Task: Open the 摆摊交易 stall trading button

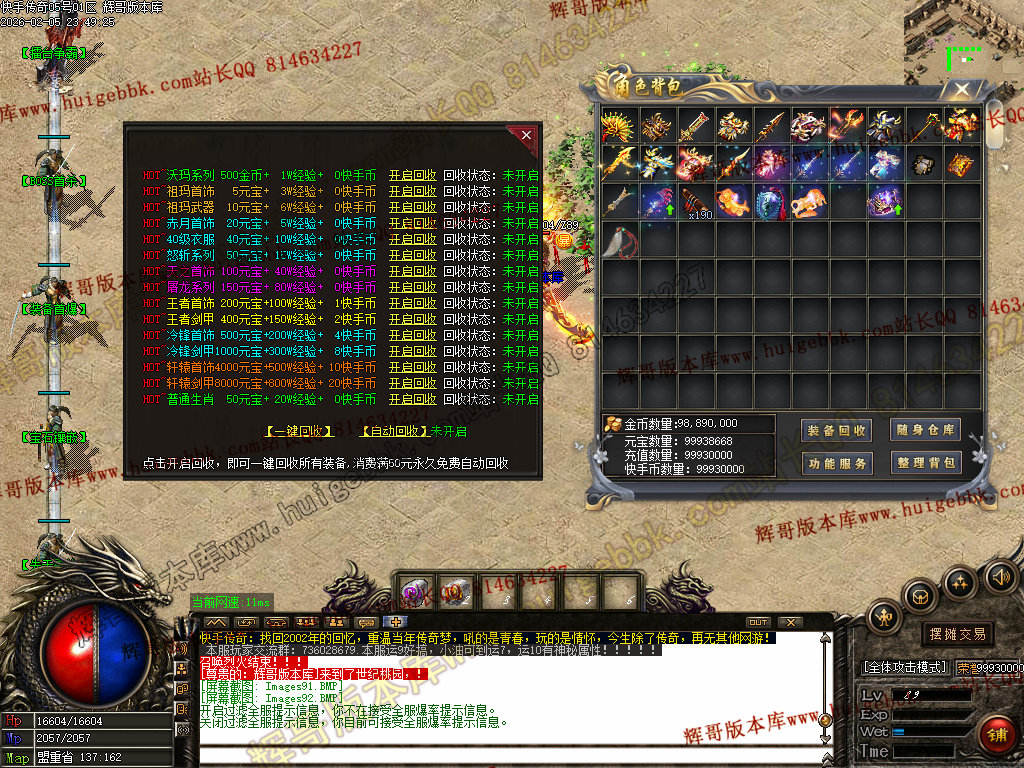Action: pyautogui.click(x=957, y=633)
